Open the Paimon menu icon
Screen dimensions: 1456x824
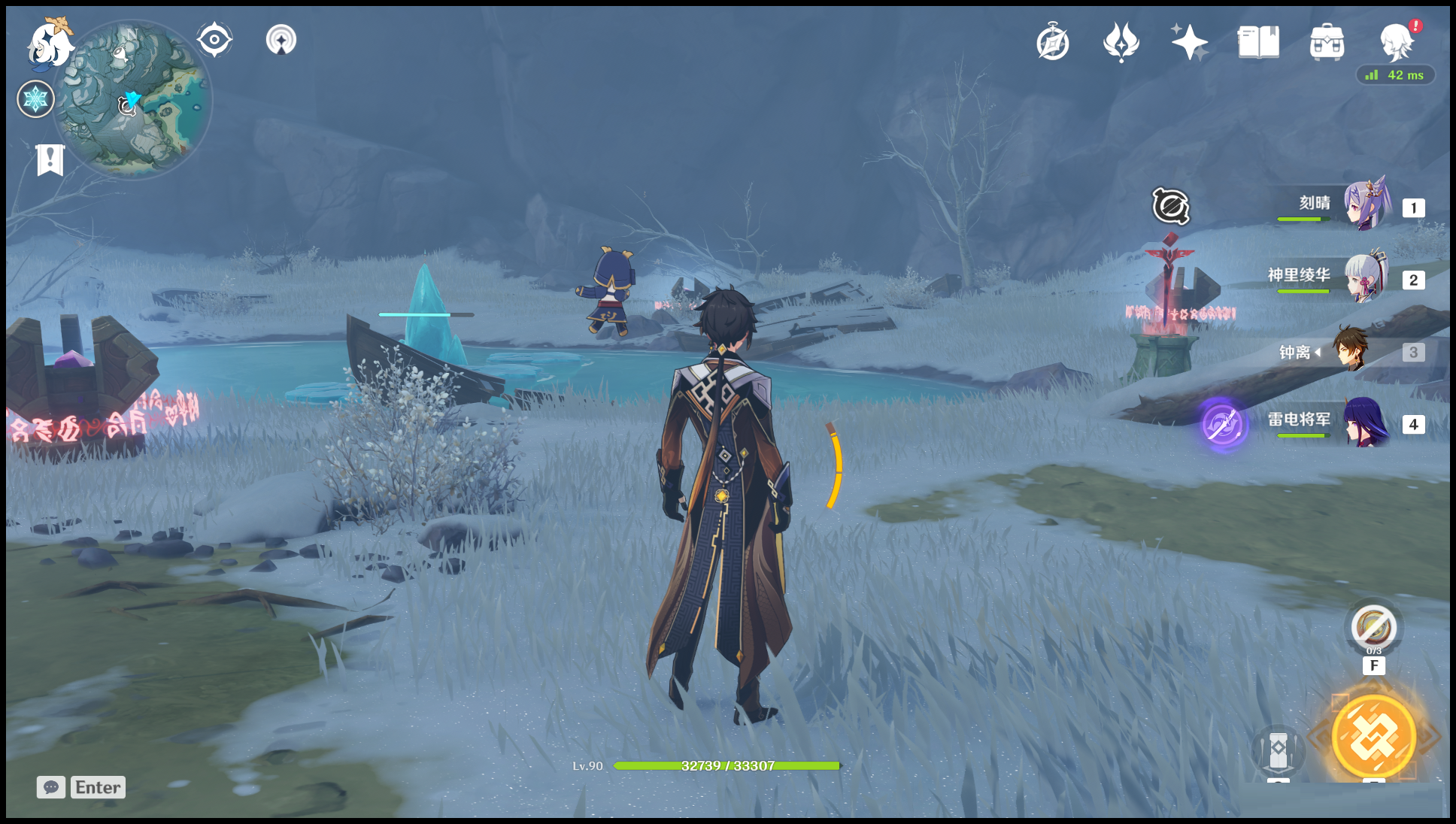50,43
